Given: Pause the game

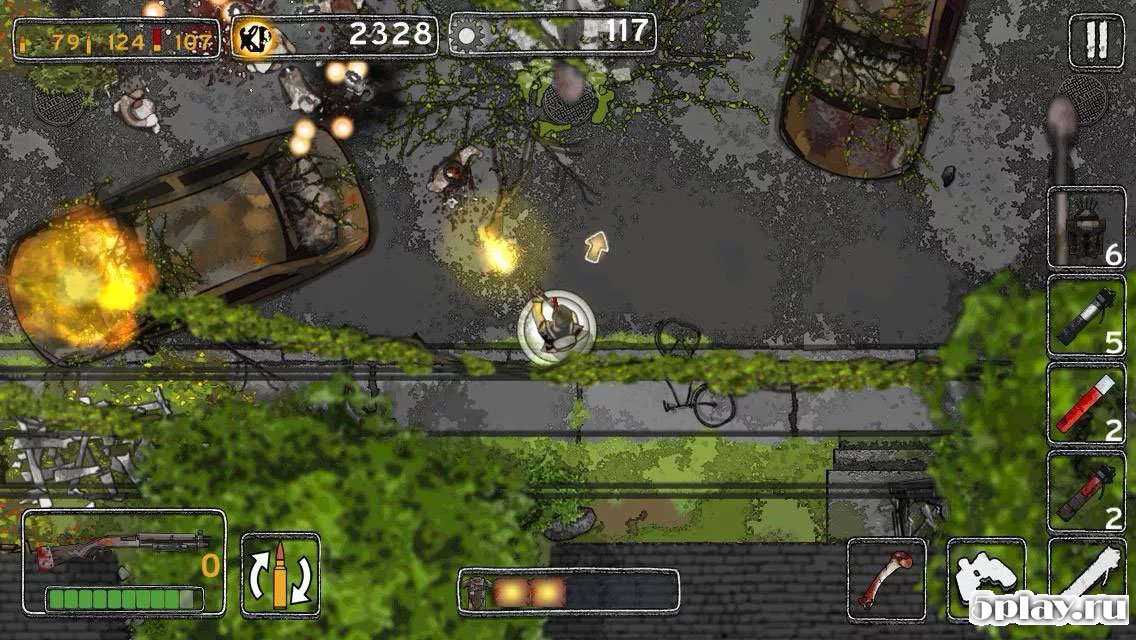Looking at the screenshot, I should (x=1096, y=41).
